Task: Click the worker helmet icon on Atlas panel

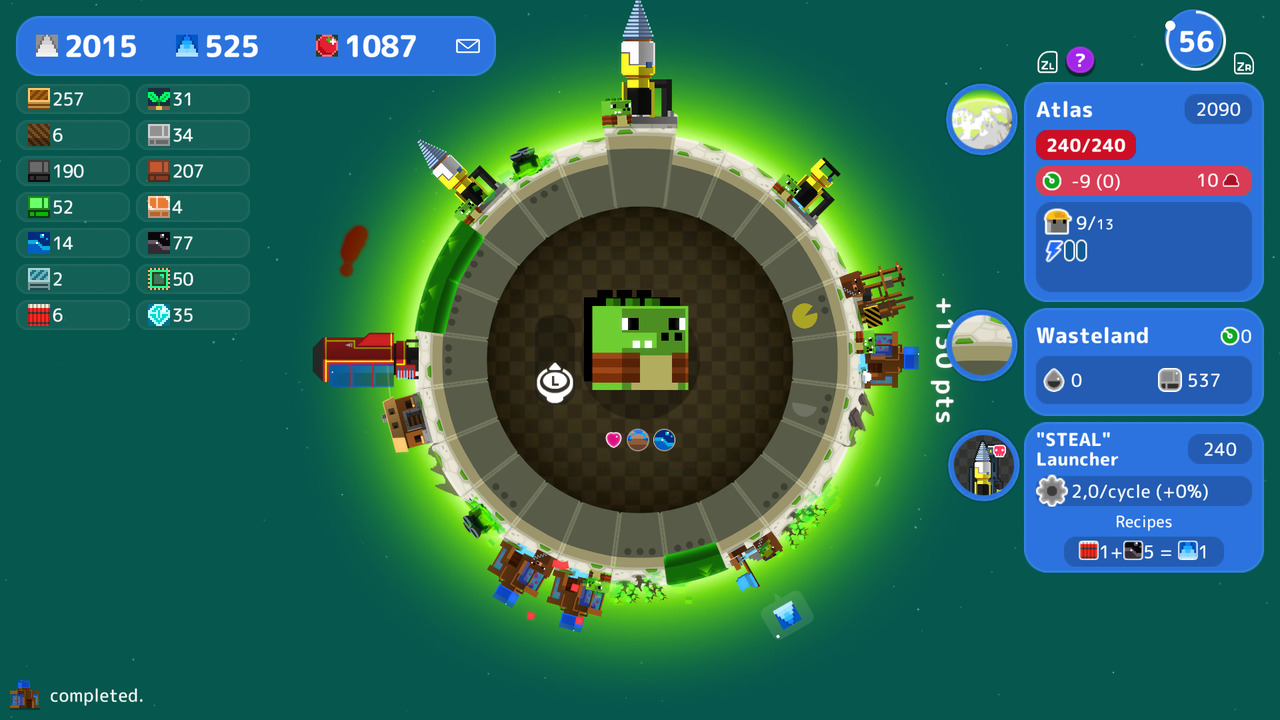Action: click(1058, 222)
